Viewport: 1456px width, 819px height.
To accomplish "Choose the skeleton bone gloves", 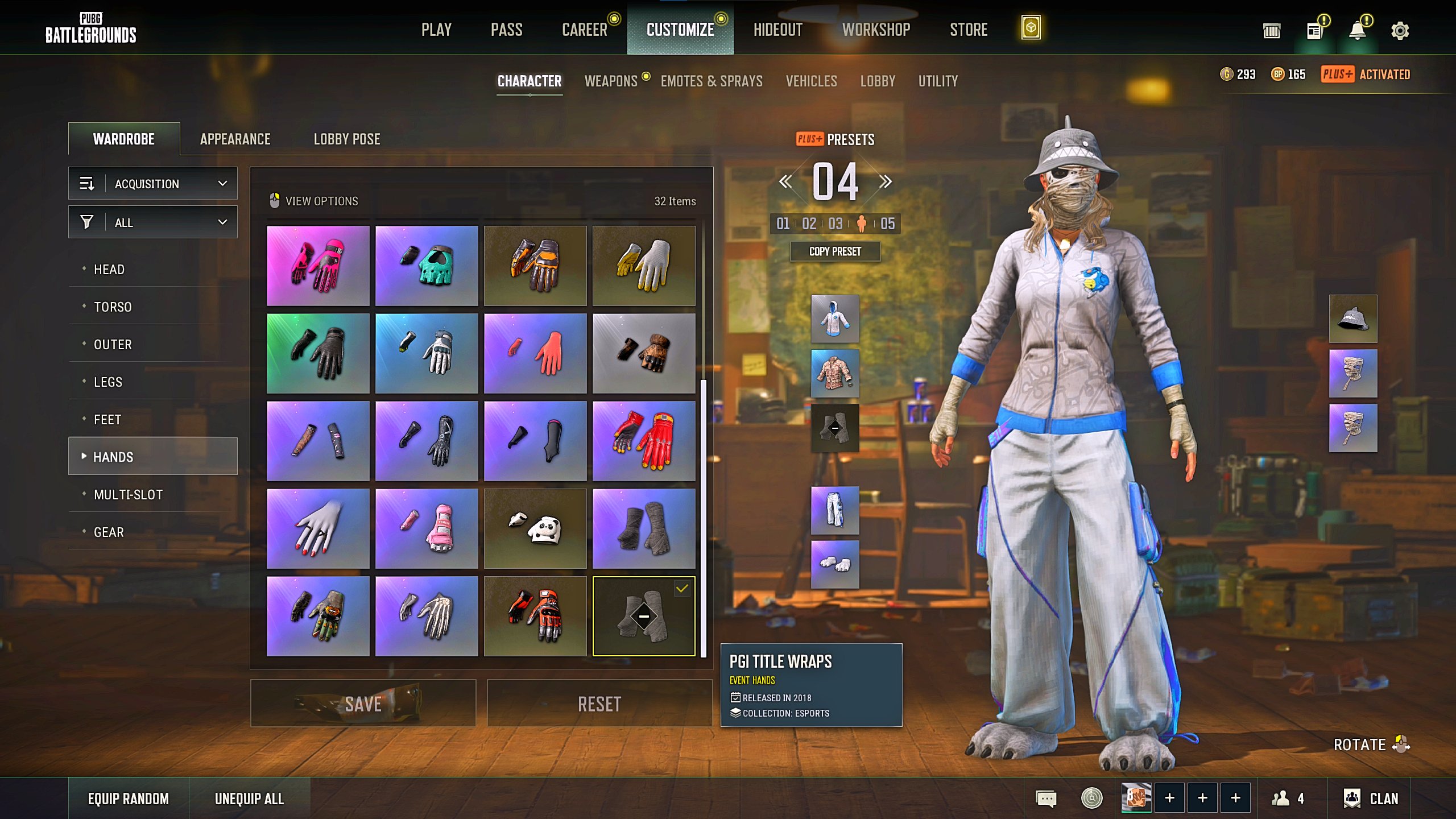I will (x=427, y=617).
